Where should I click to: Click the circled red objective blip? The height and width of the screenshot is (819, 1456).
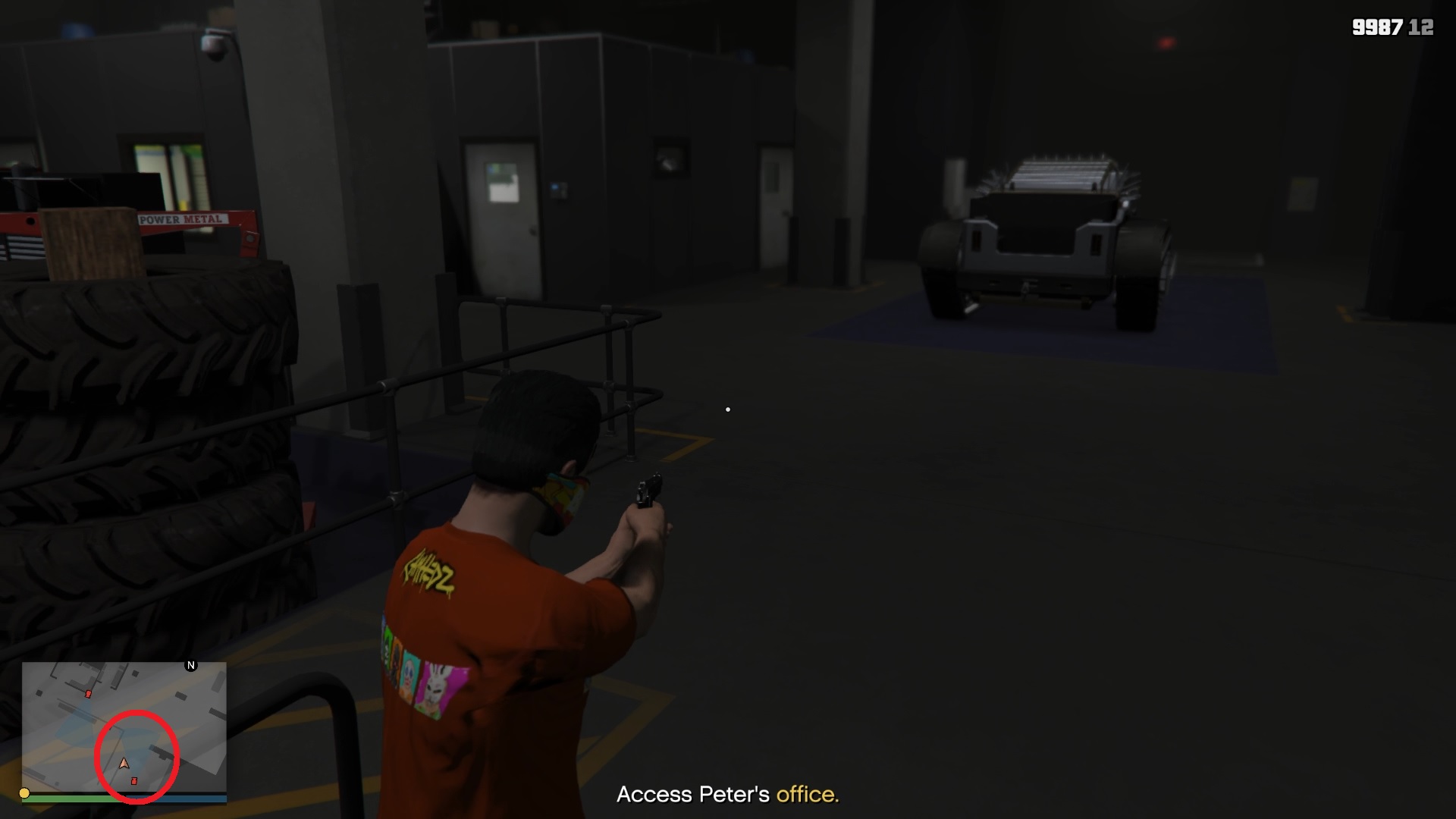pyautogui.click(x=134, y=781)
